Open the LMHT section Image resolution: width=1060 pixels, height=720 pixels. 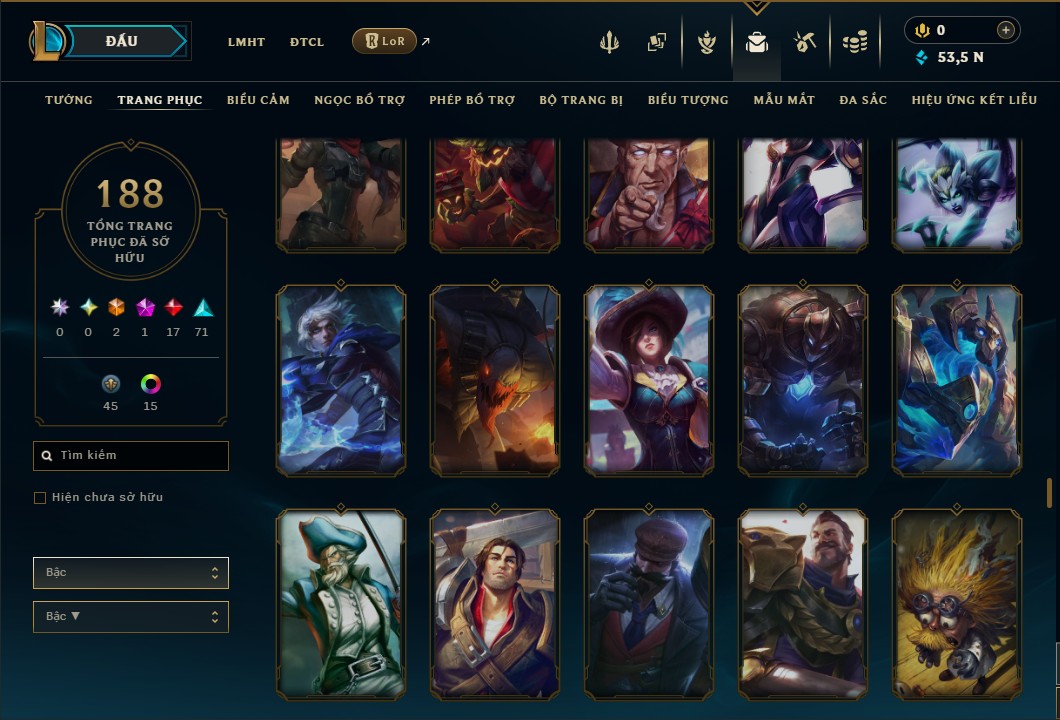246,42
